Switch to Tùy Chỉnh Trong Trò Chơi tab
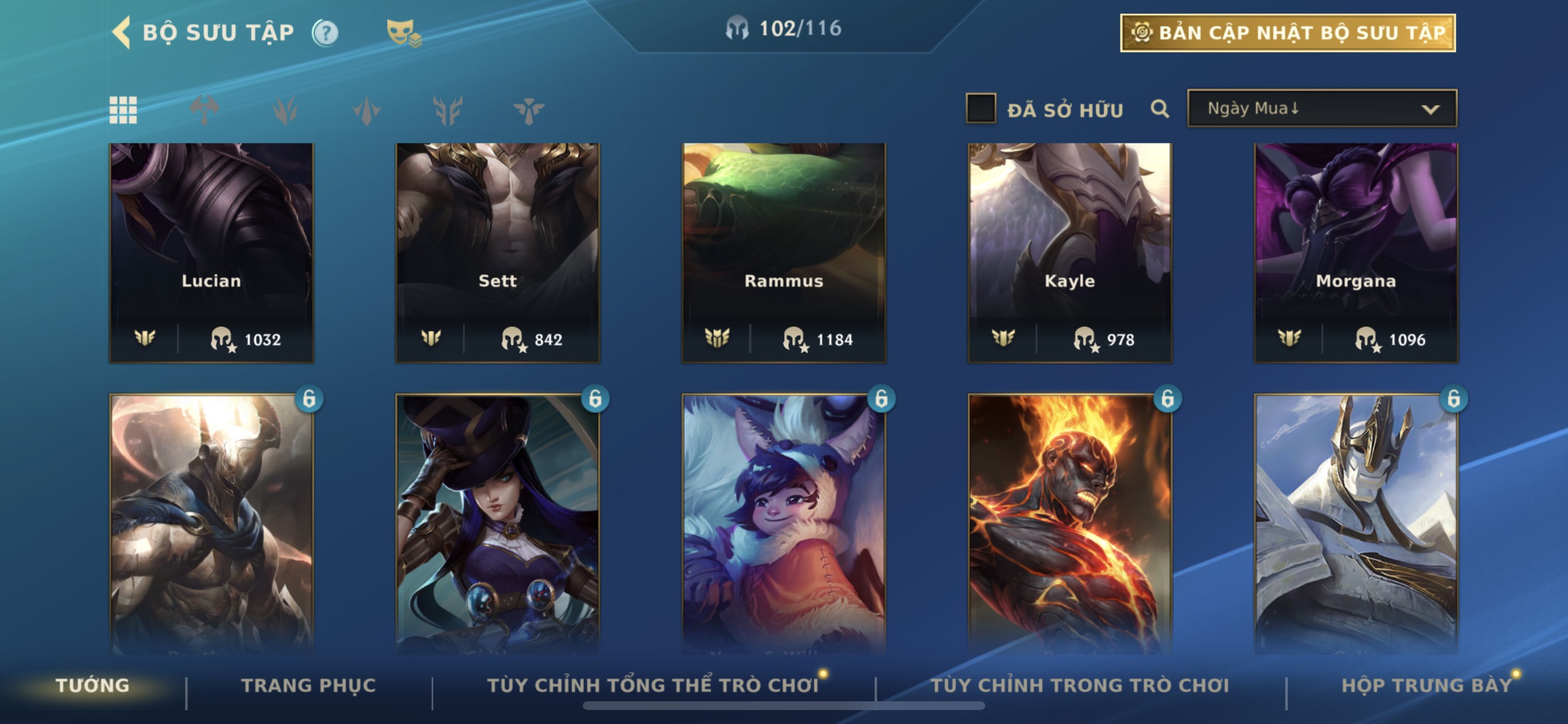The height and width of the screenshot is (724, 1568). pos(1079,686)
